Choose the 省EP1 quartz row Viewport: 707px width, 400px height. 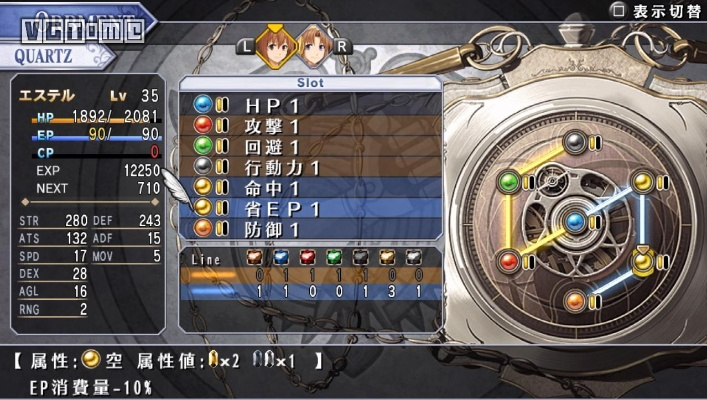coord(310,208)
